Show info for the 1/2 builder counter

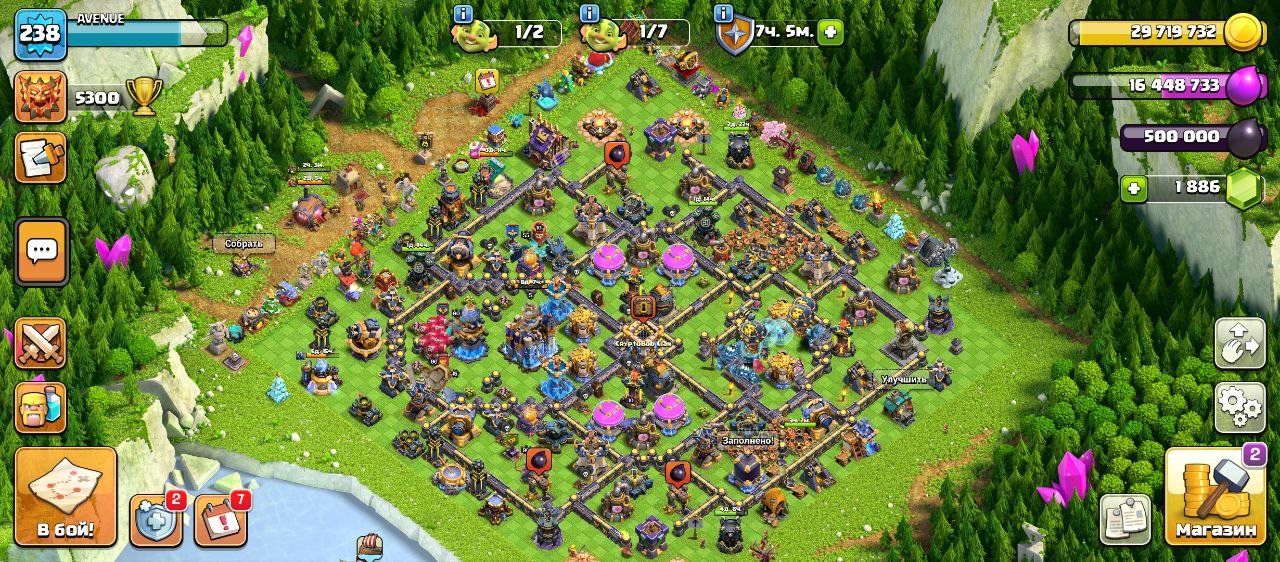(463, 14)
